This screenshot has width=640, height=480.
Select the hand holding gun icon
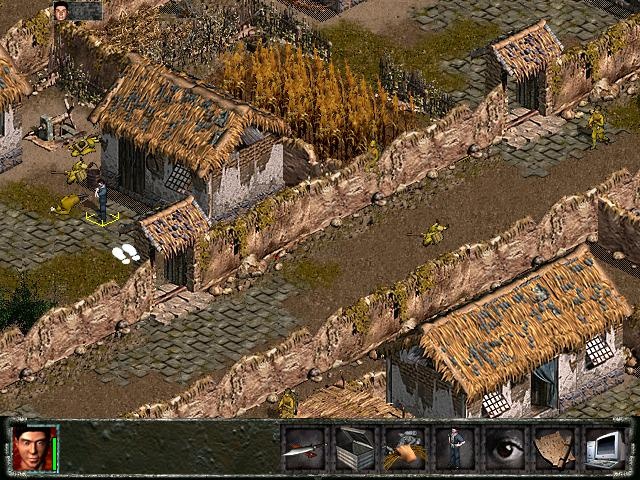click(x=404, y=448)
